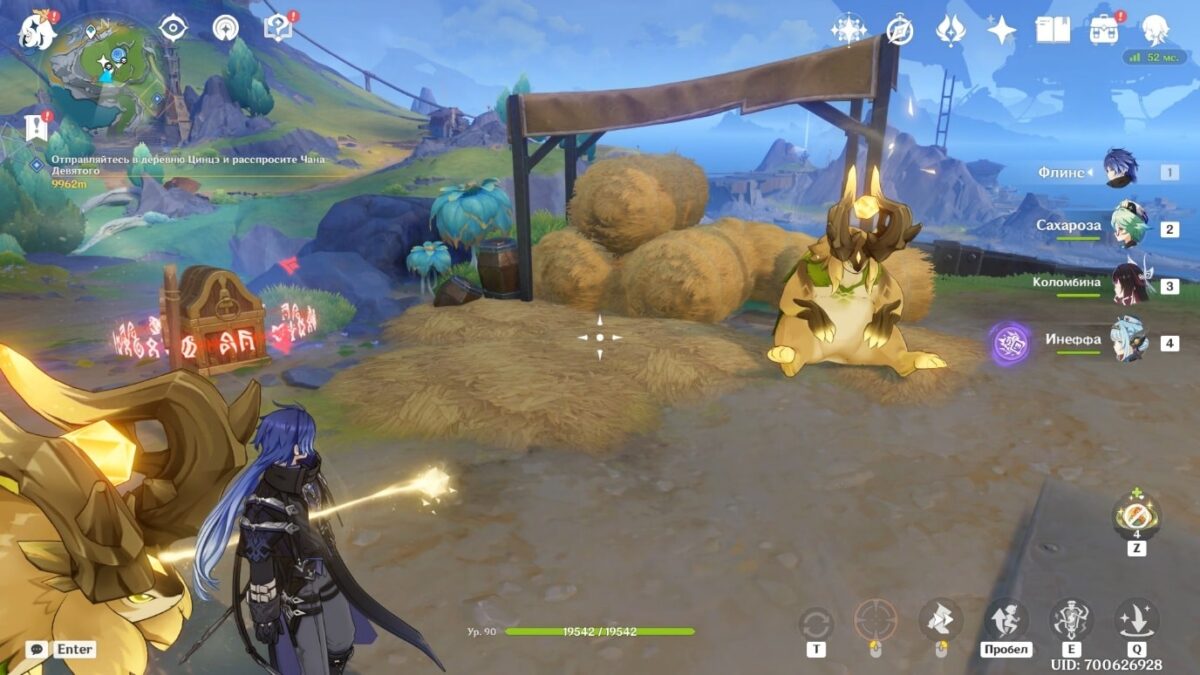Click the eye-shaped icon beside the minimap

(173, 28)
